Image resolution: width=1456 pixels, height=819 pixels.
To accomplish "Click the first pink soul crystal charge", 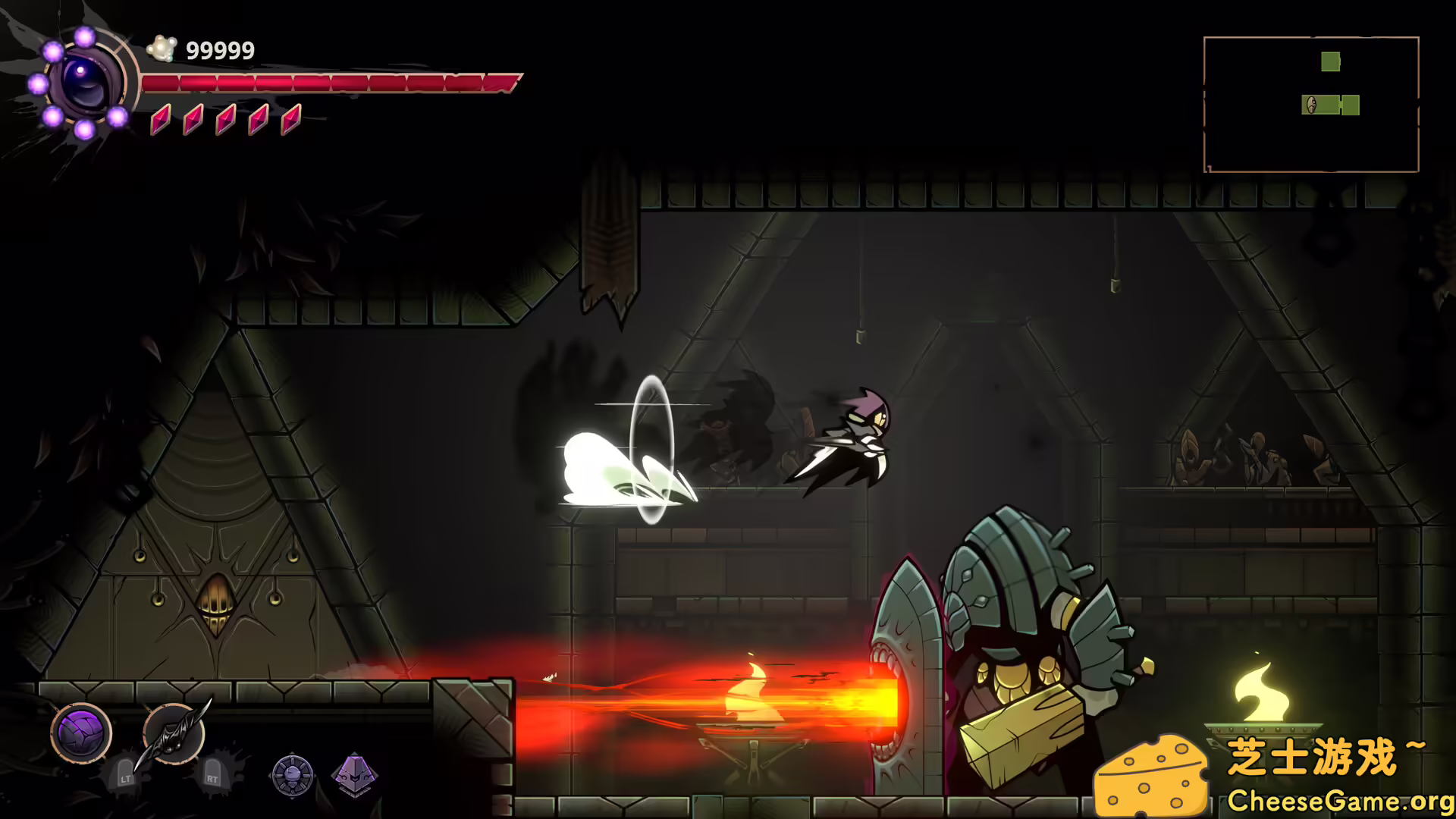I will click(x=160, y=118).
